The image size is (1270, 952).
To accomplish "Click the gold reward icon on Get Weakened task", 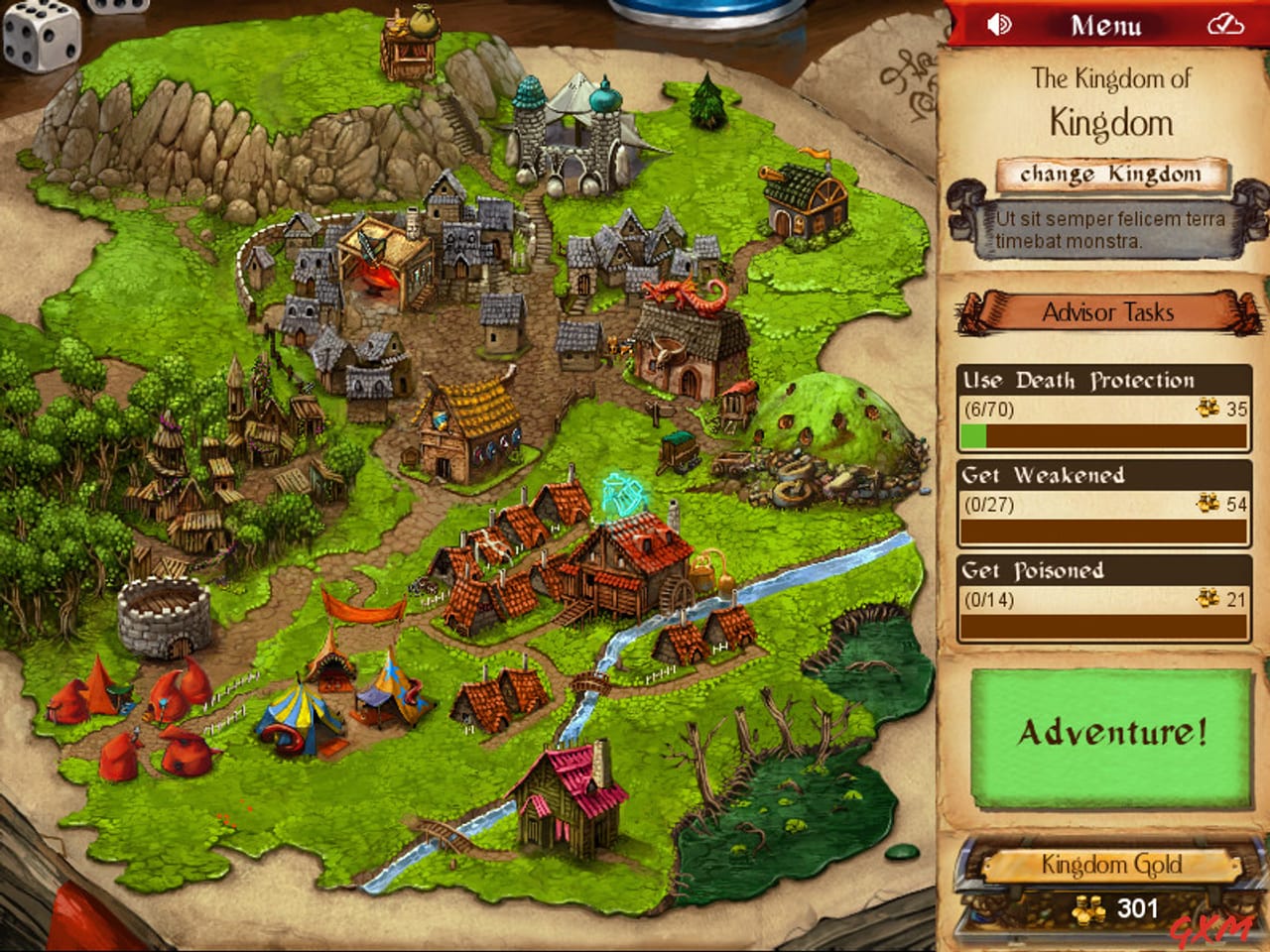I will point(1206,504).
